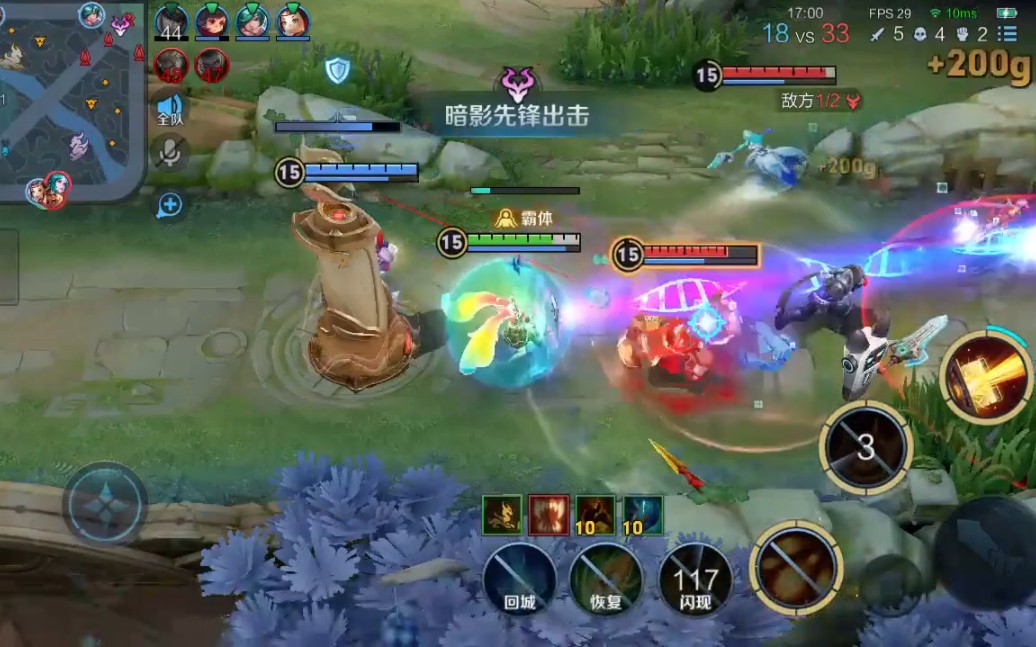Select the red flame equipment icon
This screenshot has height=647, width=1036.
[549, 515]
